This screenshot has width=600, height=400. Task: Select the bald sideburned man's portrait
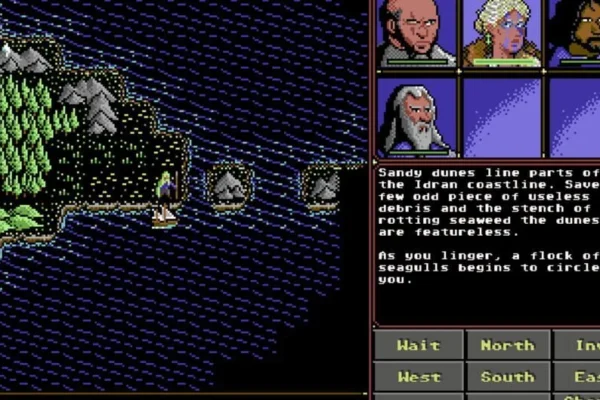click(x=416, y=33)
